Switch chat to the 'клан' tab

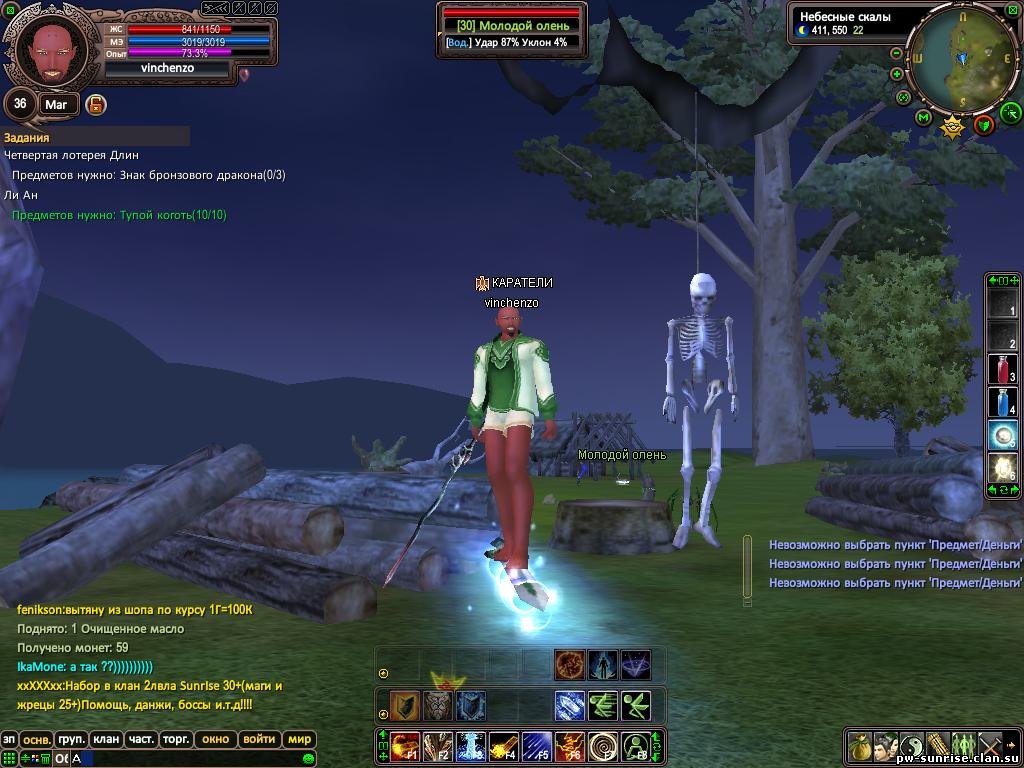click(x=105, y=740)
